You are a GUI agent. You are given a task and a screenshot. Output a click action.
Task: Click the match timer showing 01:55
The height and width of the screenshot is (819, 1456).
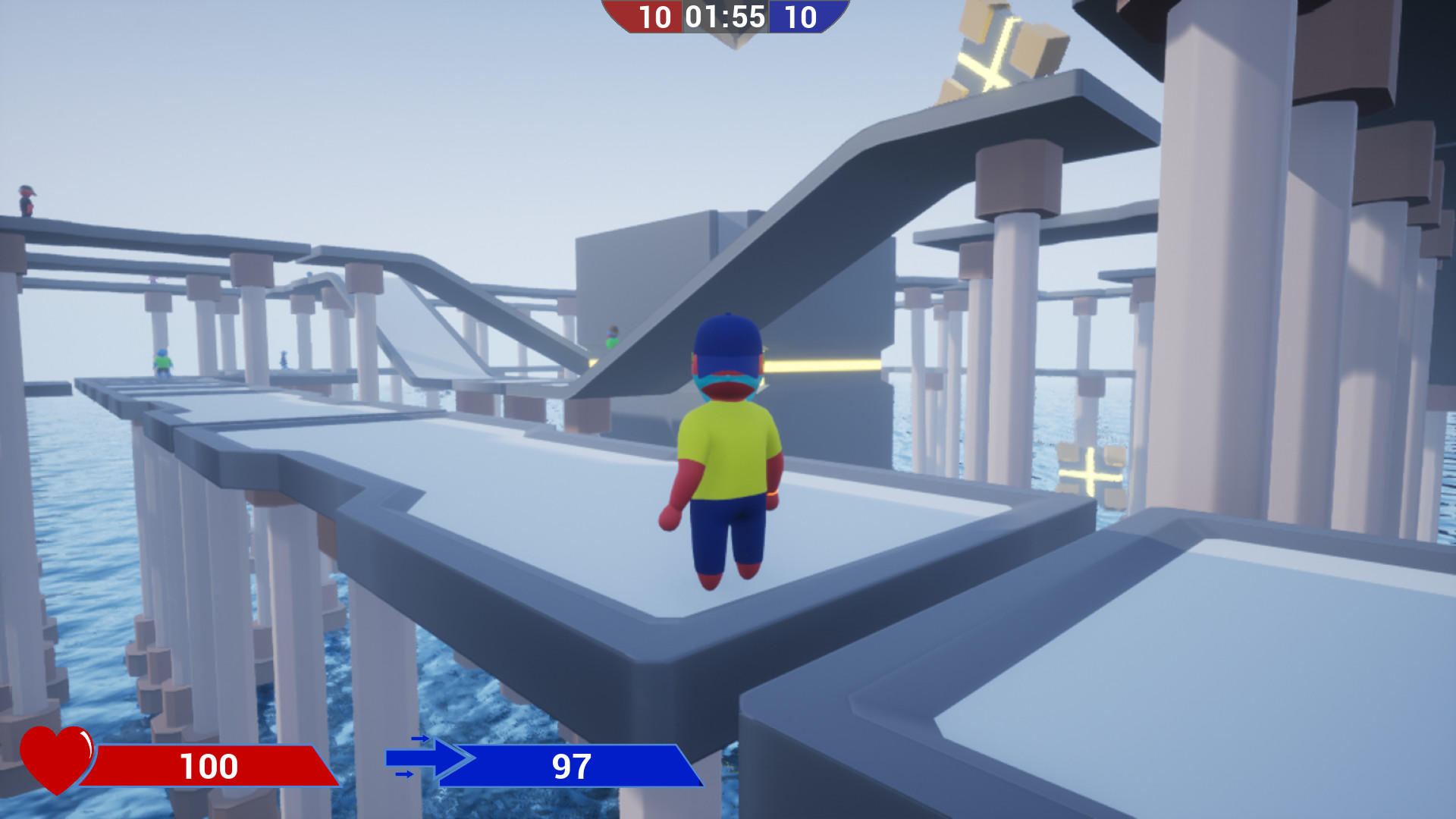(x=725, y=15)
